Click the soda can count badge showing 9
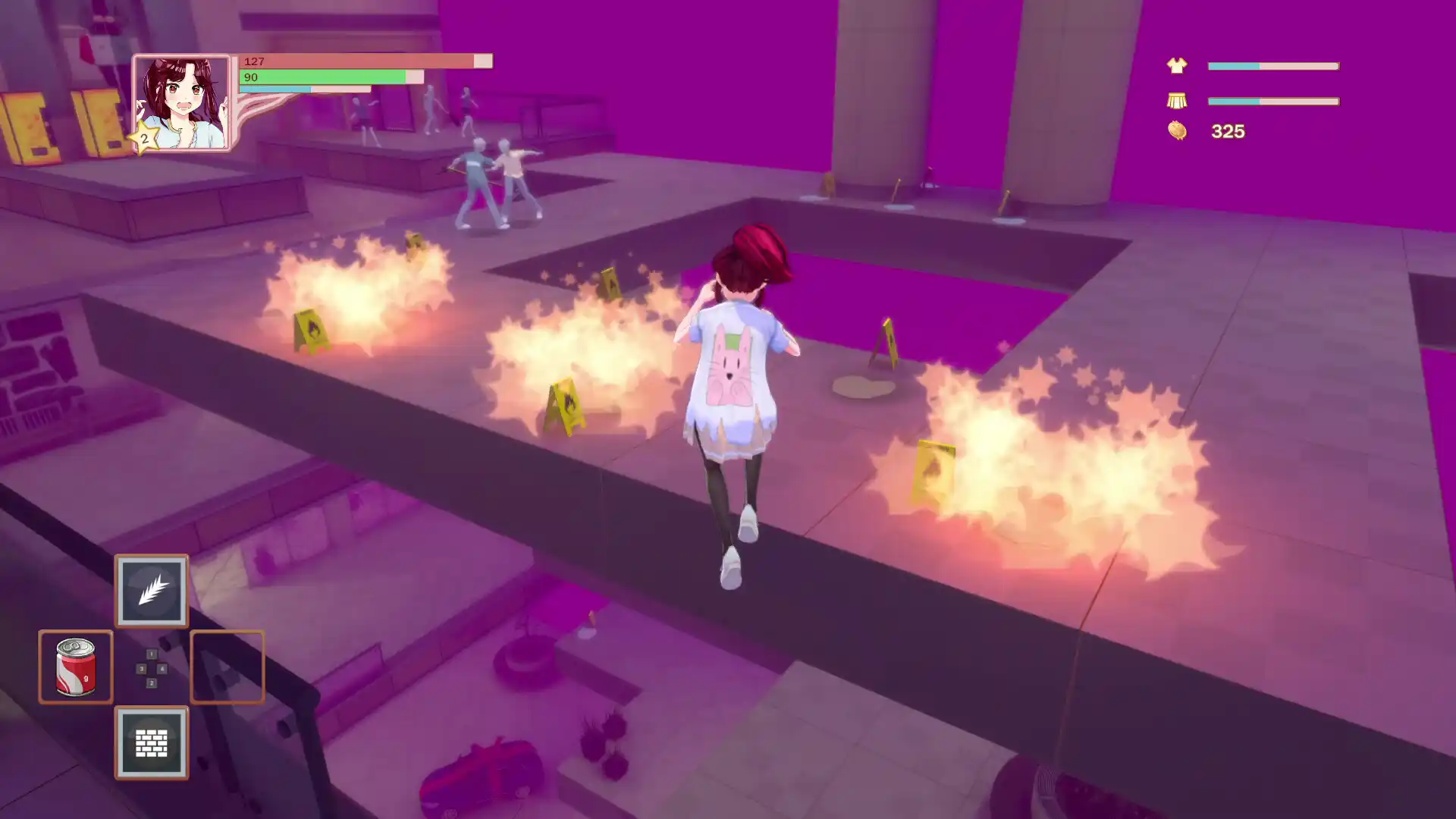Screen dimensions: 1456x819 tap(86, 676)
